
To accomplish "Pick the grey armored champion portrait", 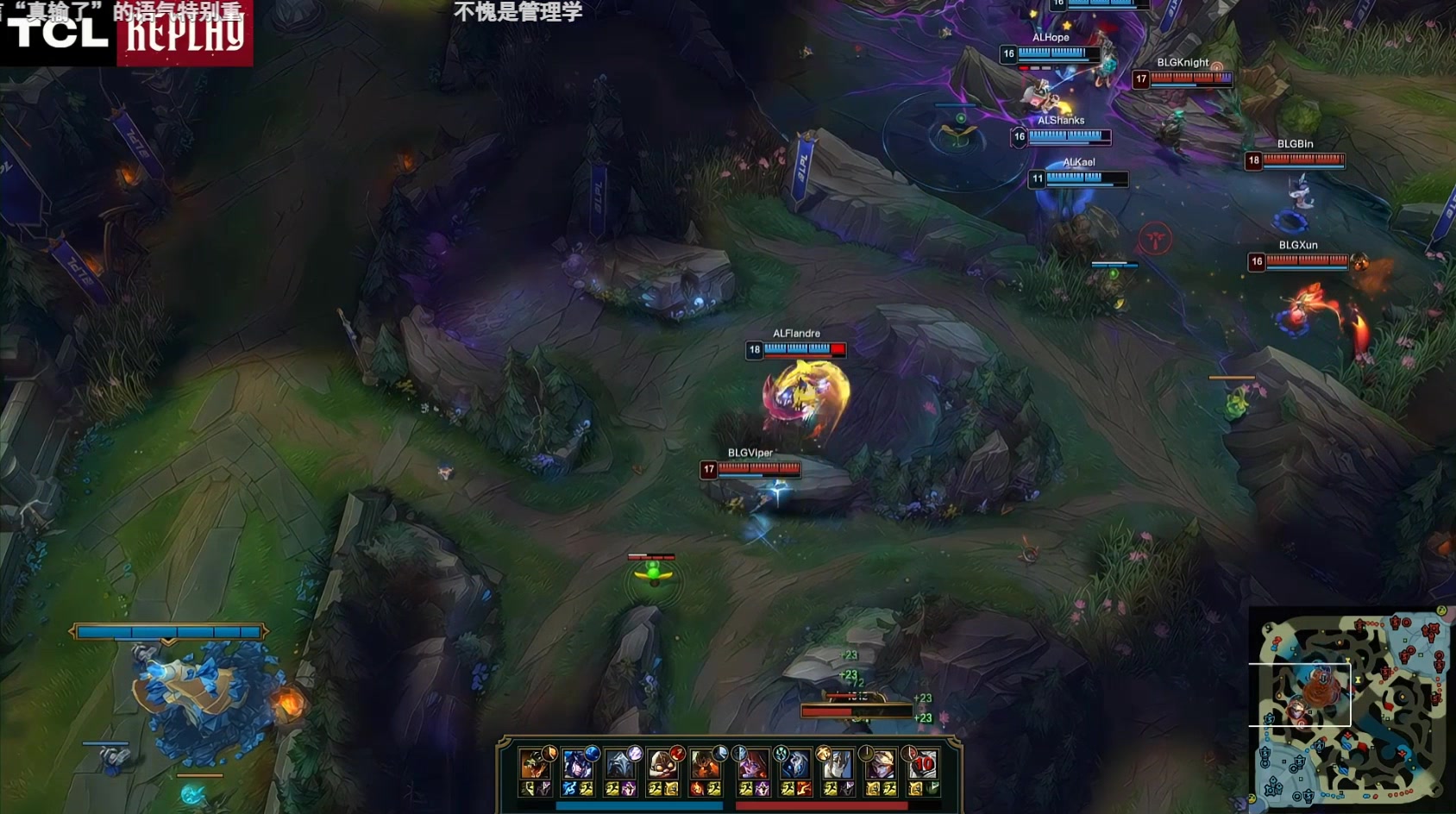I will [x=620, y=765].
